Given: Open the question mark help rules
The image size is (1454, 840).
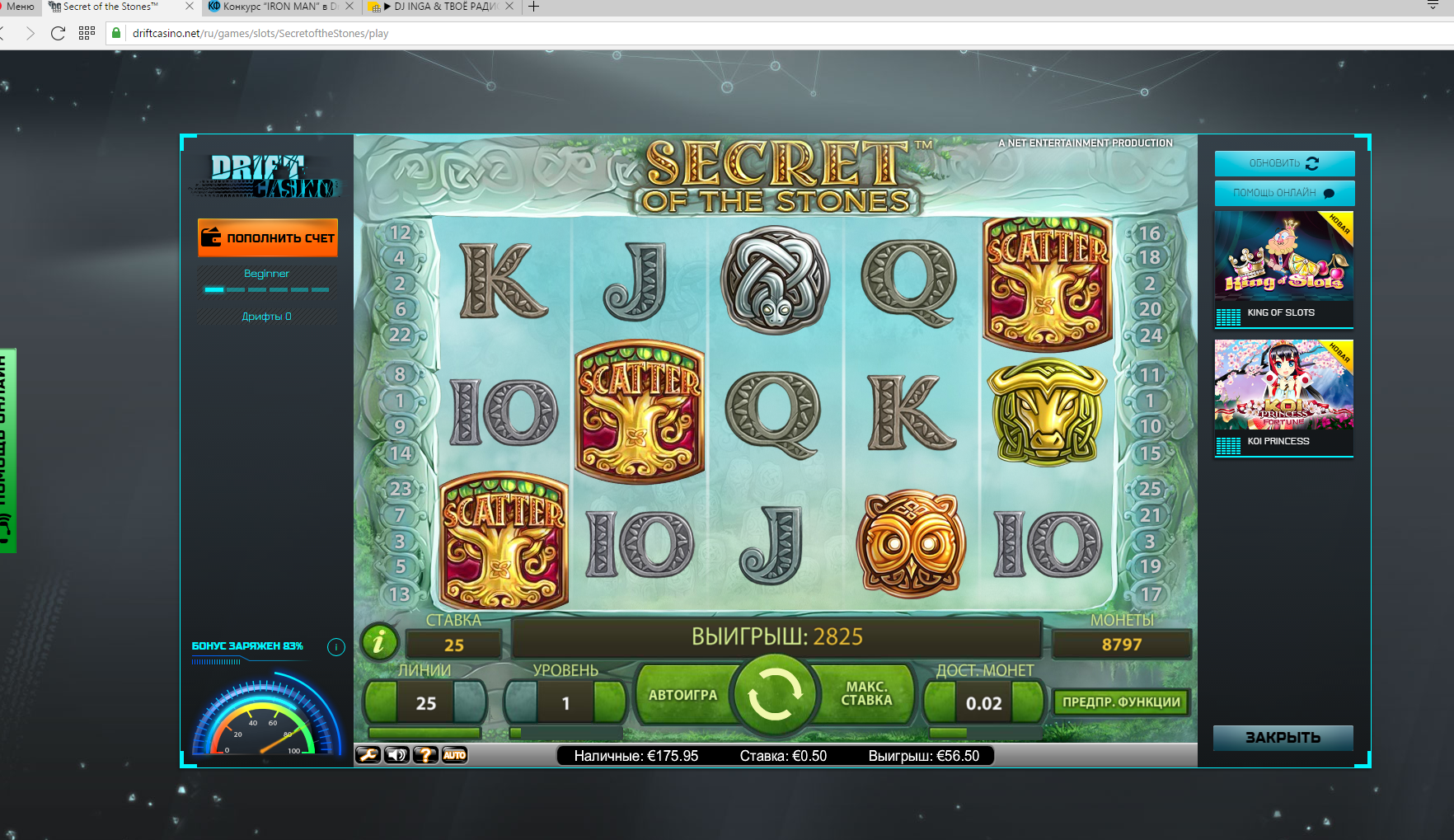Looking at the screenshot, I should pos(425,754).
